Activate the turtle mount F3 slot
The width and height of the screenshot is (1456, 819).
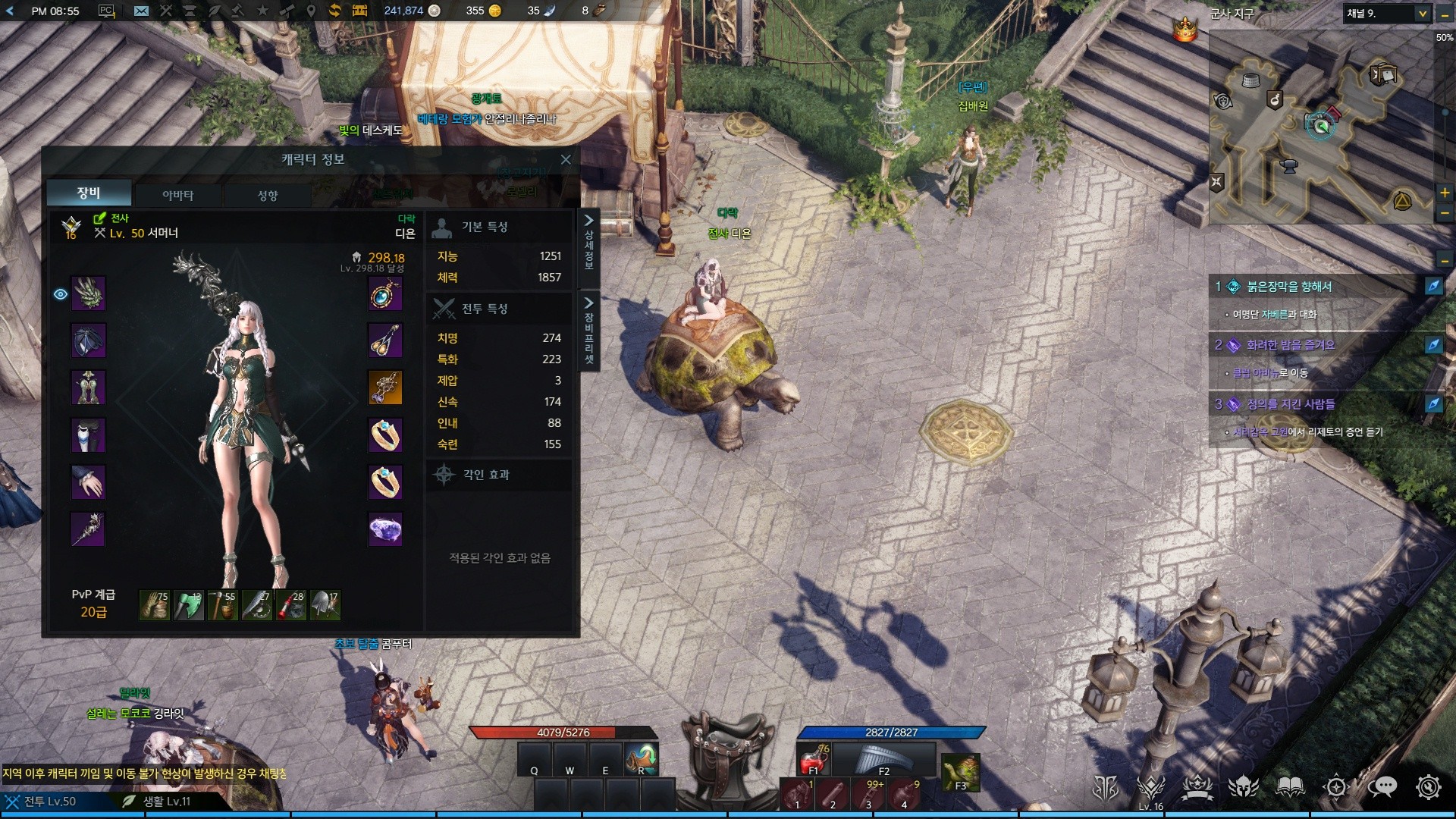960,772
